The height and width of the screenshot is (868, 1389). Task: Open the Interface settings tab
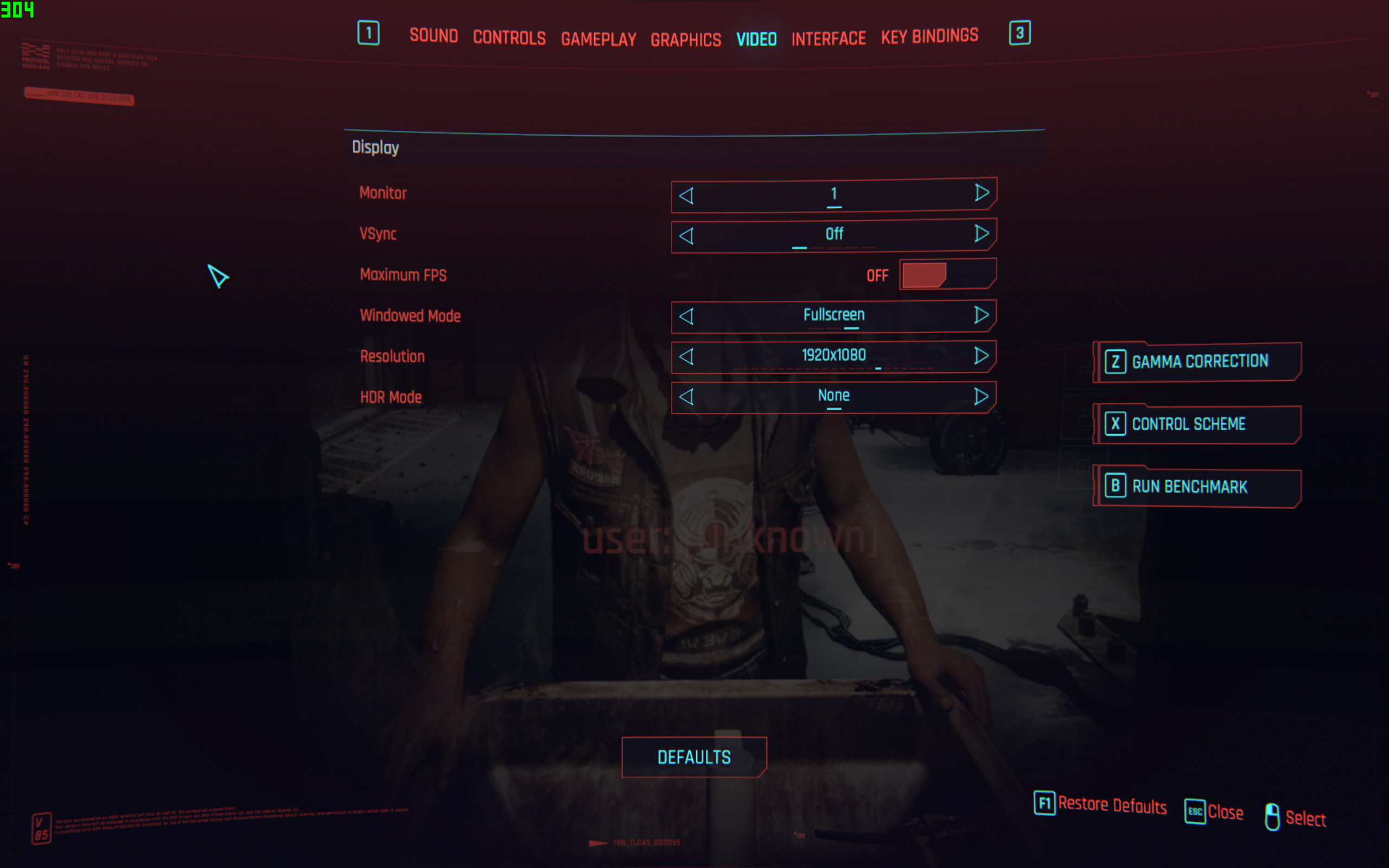click(x=828, y=39)
